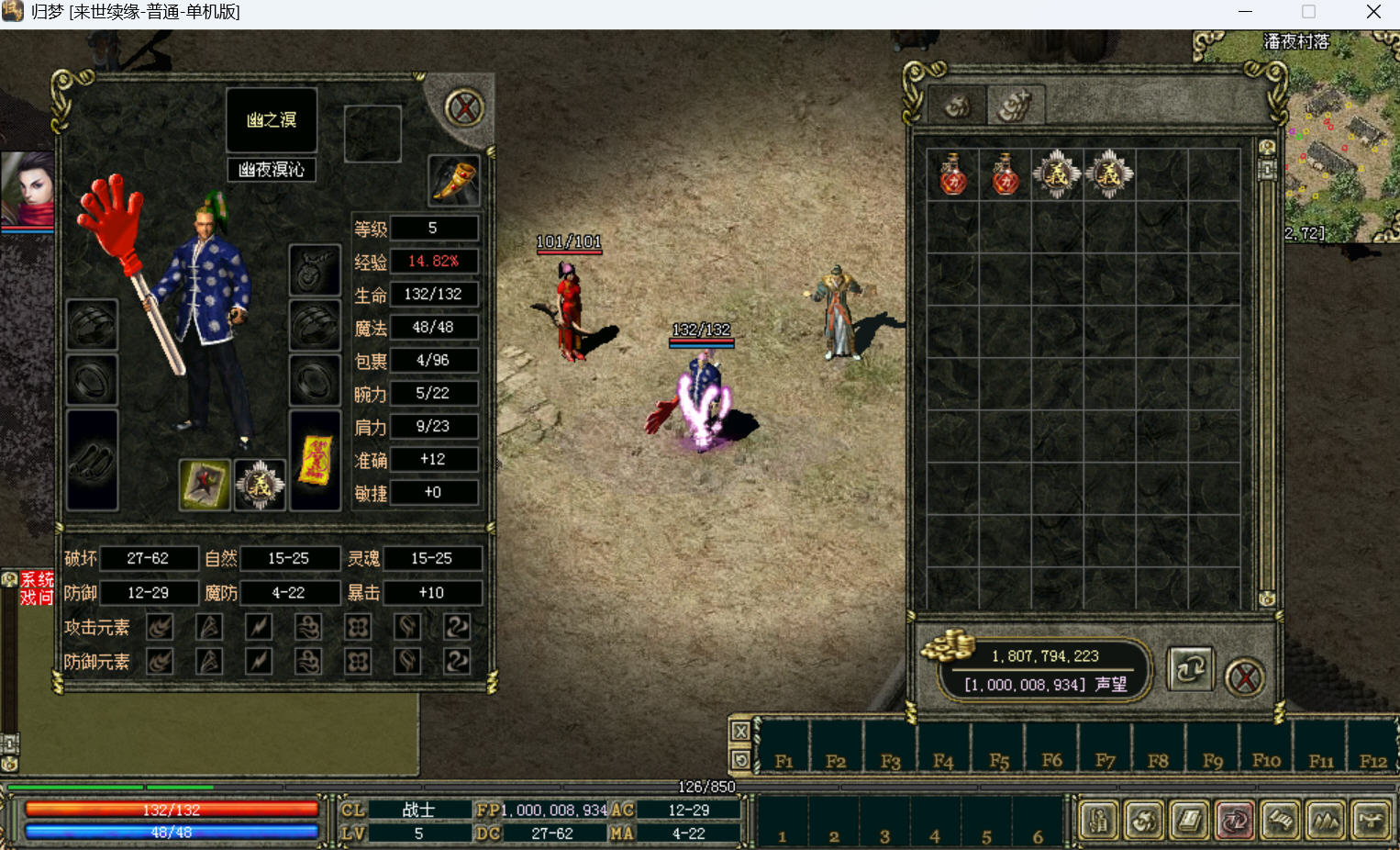Select the yellow talisman equipment slot

315,460
